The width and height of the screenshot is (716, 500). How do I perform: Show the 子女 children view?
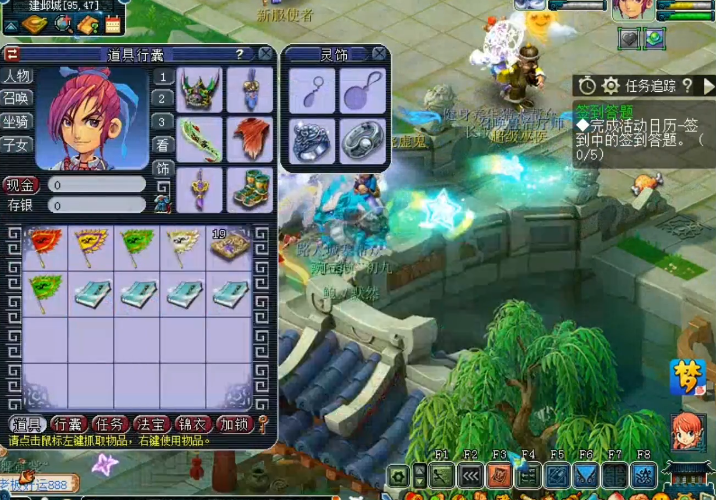17,144
